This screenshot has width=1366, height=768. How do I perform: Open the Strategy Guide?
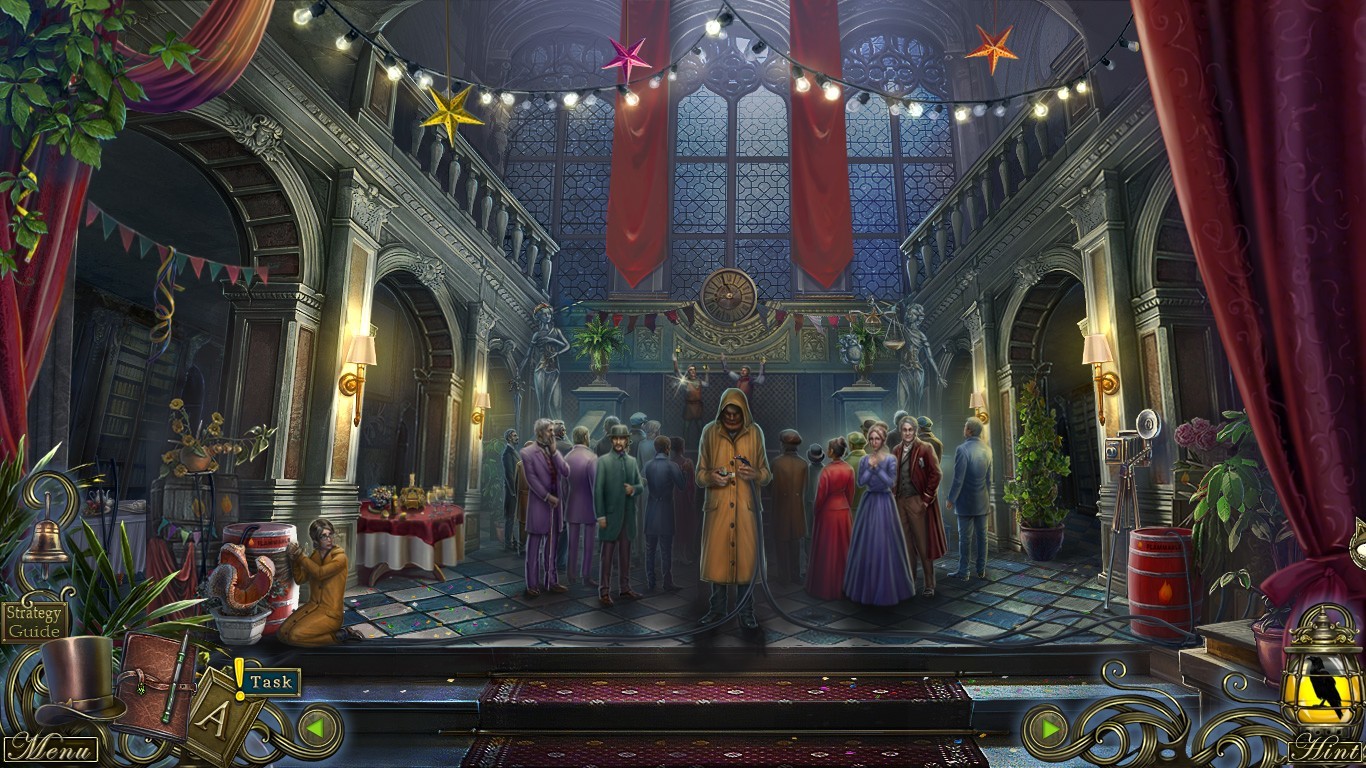point(33,624)
